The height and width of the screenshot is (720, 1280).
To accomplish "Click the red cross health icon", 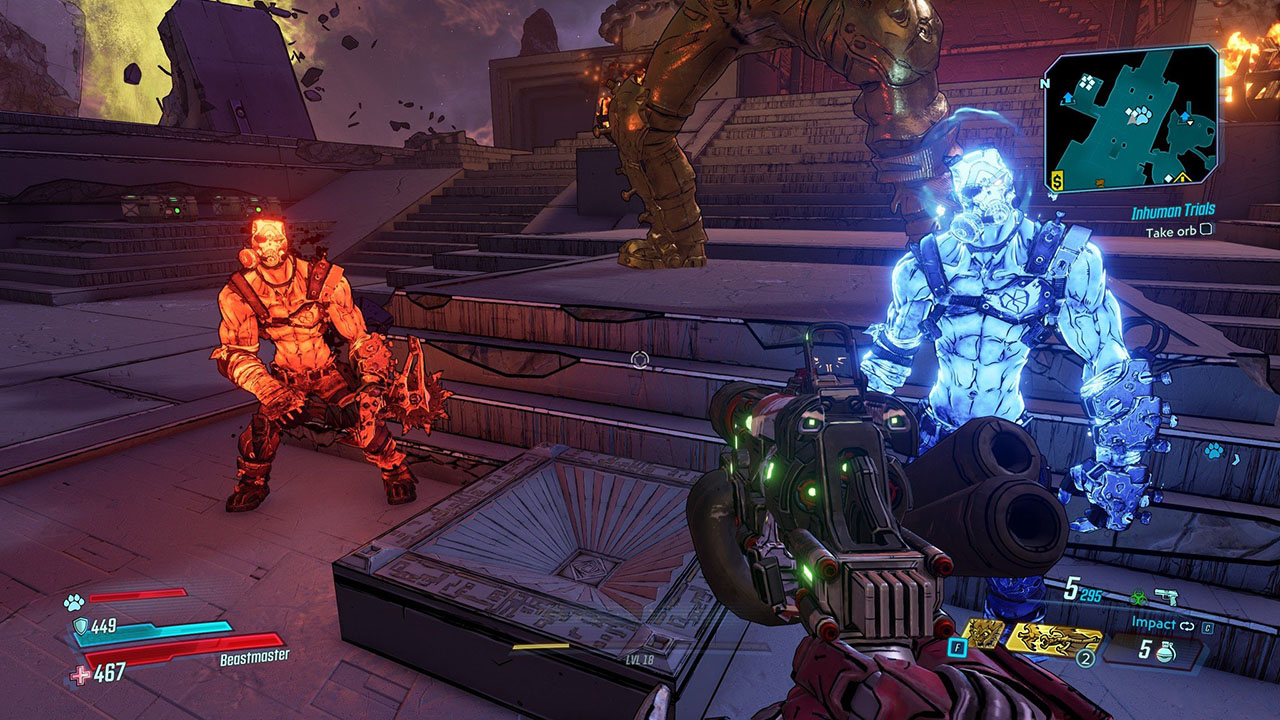I will pyautogui.click(x=81, y=674).
